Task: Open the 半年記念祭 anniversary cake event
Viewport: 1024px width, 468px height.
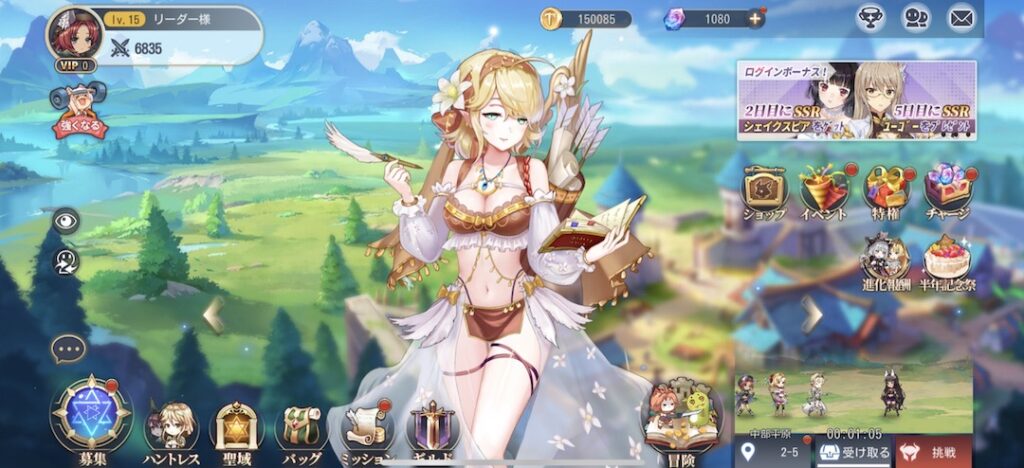Action: (x=946, y=261)
